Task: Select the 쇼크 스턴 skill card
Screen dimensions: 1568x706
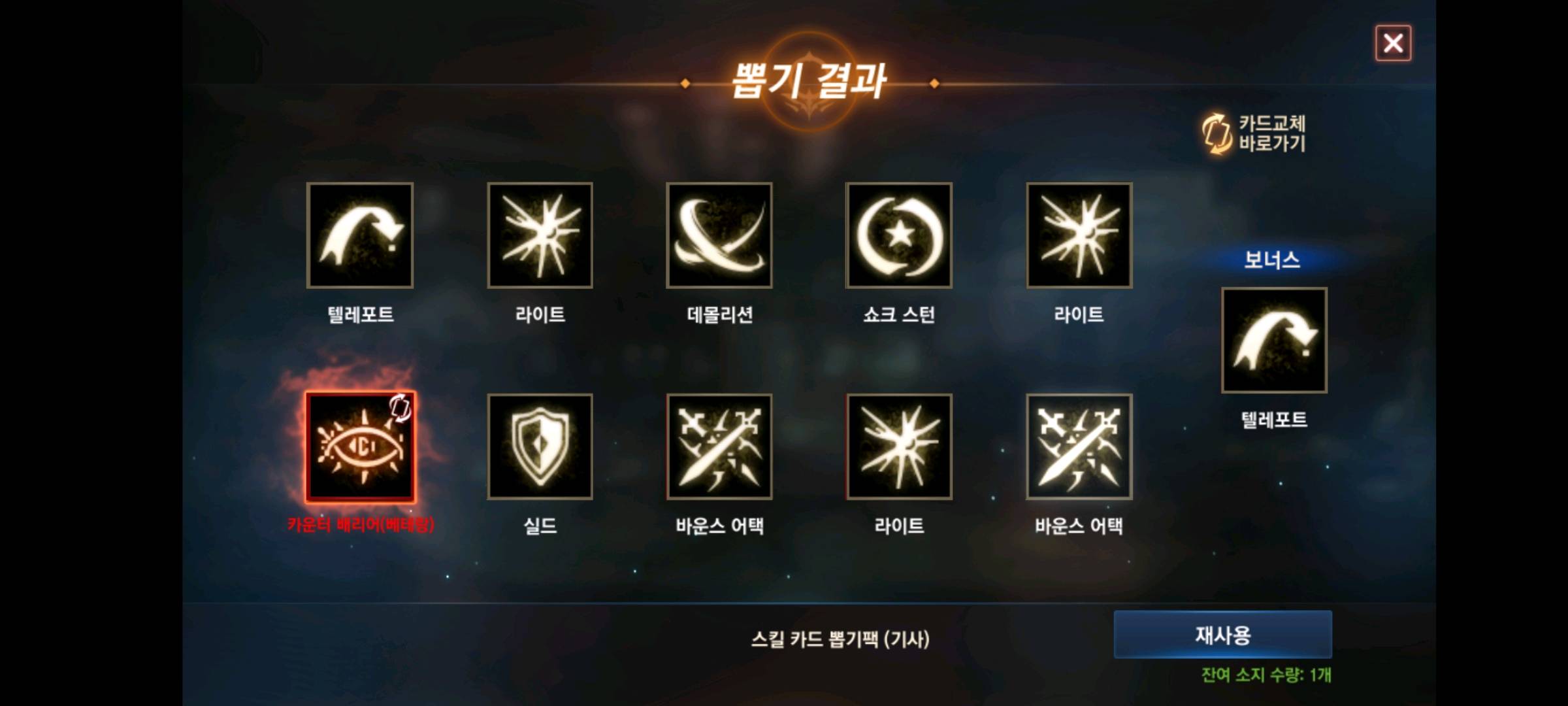Action: click(898, 234)
